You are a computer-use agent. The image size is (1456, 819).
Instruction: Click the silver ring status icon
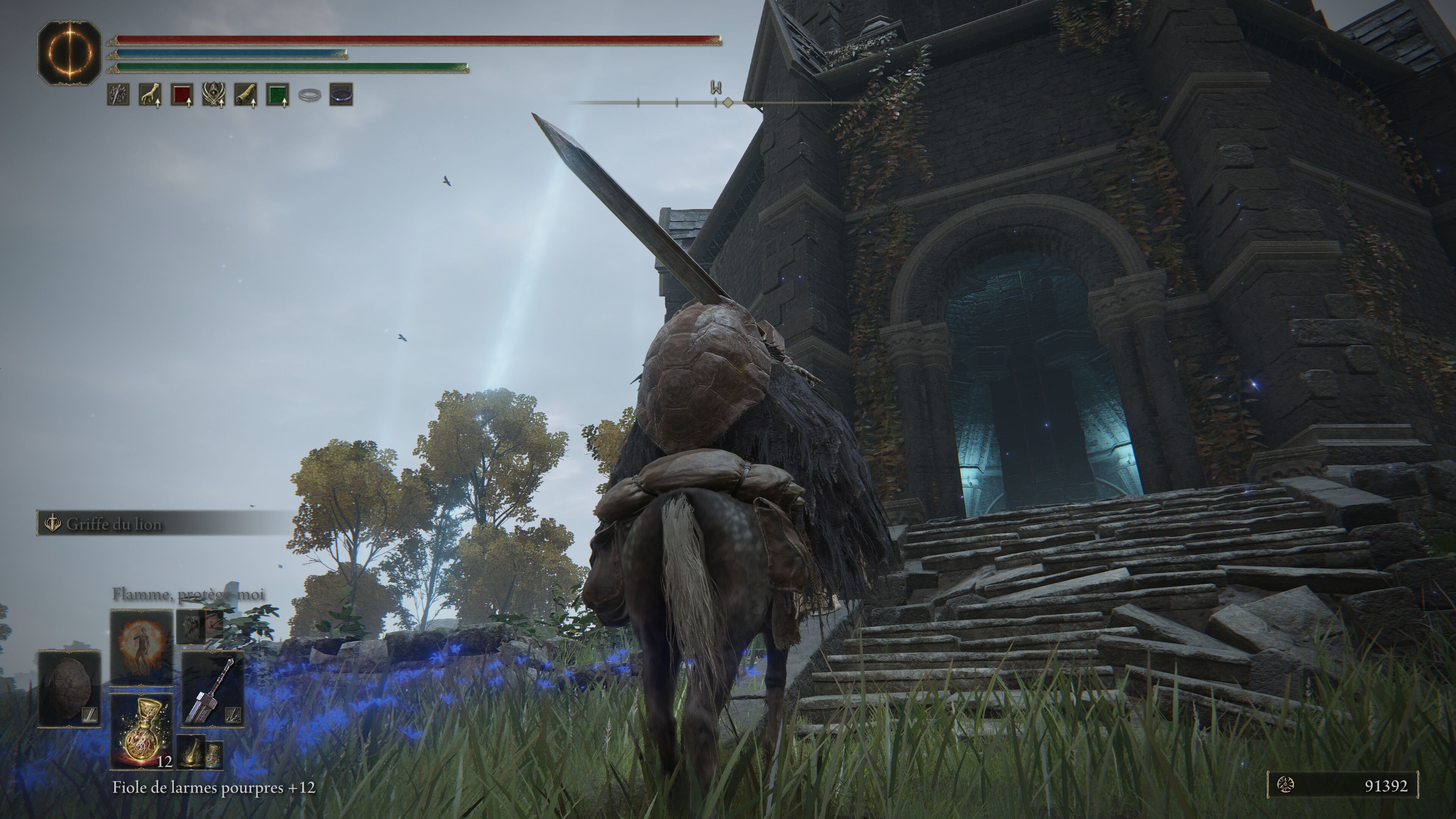309,96
